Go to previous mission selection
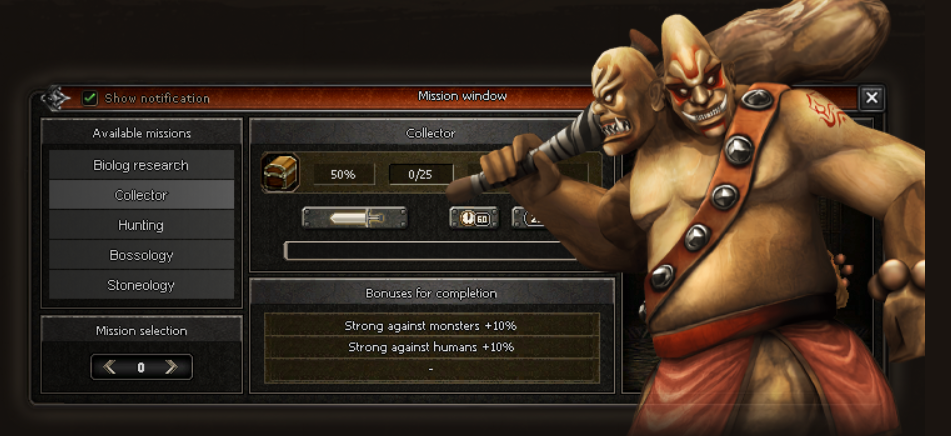The image size is (951, 436). click(x=110, y=367)
